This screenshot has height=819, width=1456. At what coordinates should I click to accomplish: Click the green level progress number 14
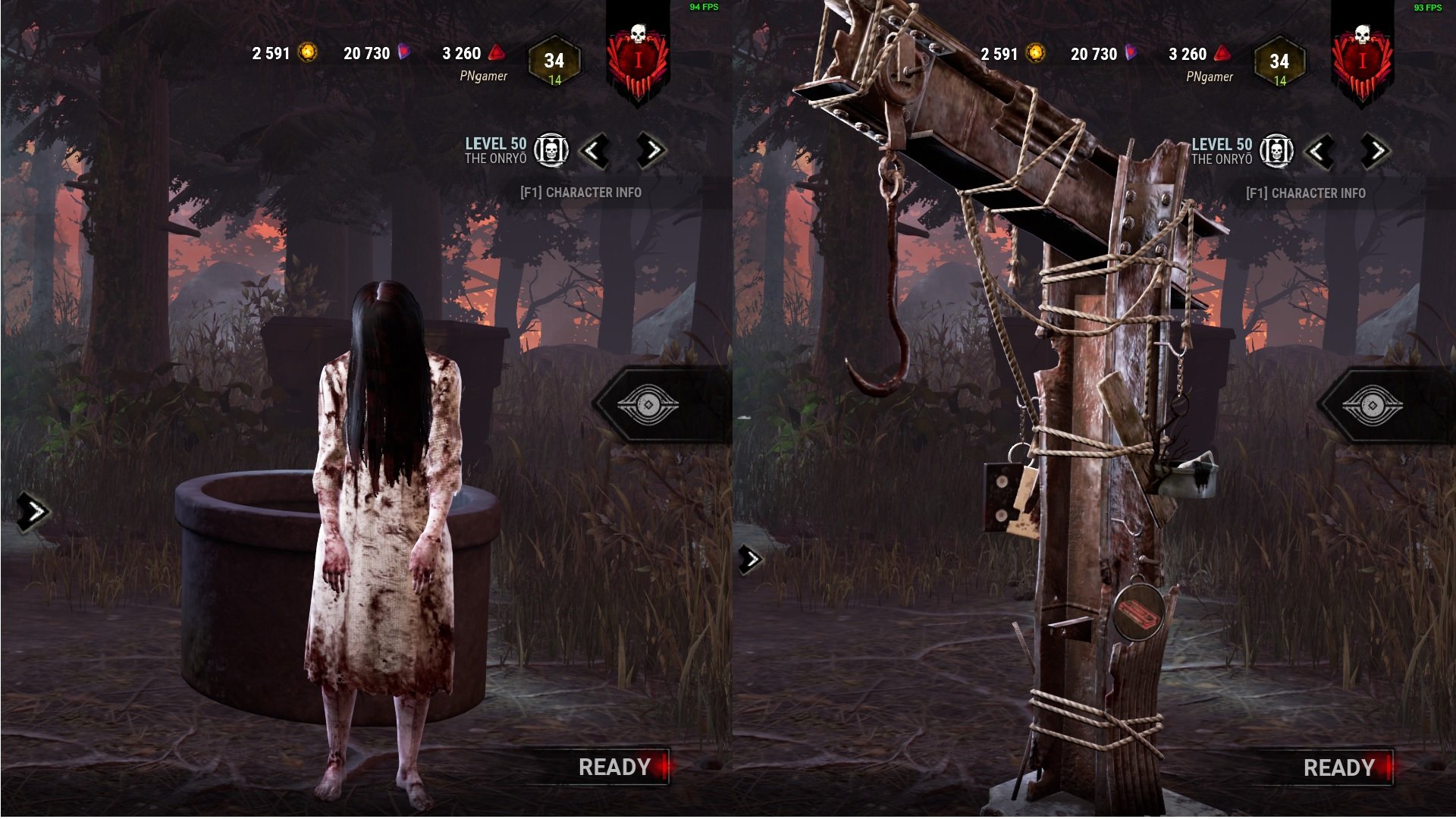(556, 78)
